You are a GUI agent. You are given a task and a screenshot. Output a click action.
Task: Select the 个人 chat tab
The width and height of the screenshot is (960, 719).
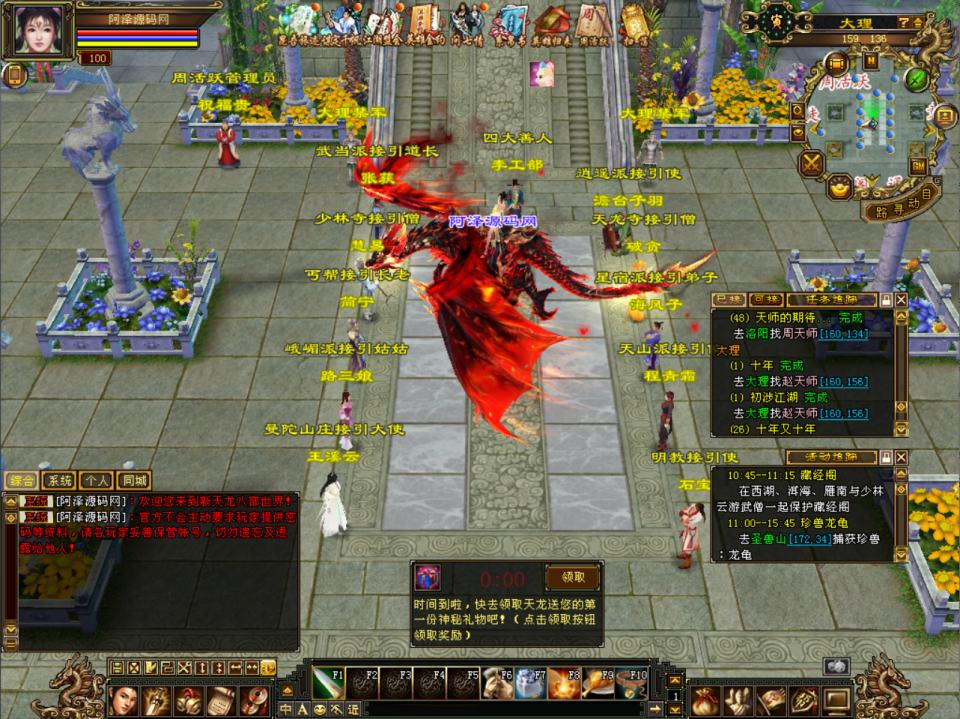[x=96, y=481]
